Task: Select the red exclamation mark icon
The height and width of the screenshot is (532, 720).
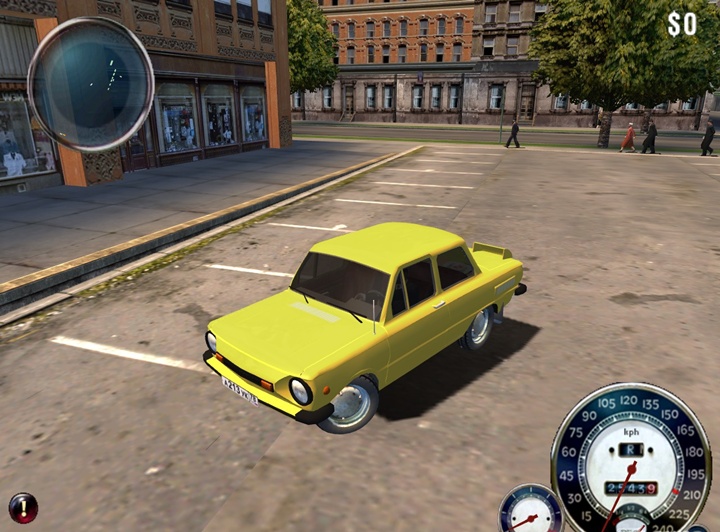Action: pyautogui.click(x=23, y=507)
